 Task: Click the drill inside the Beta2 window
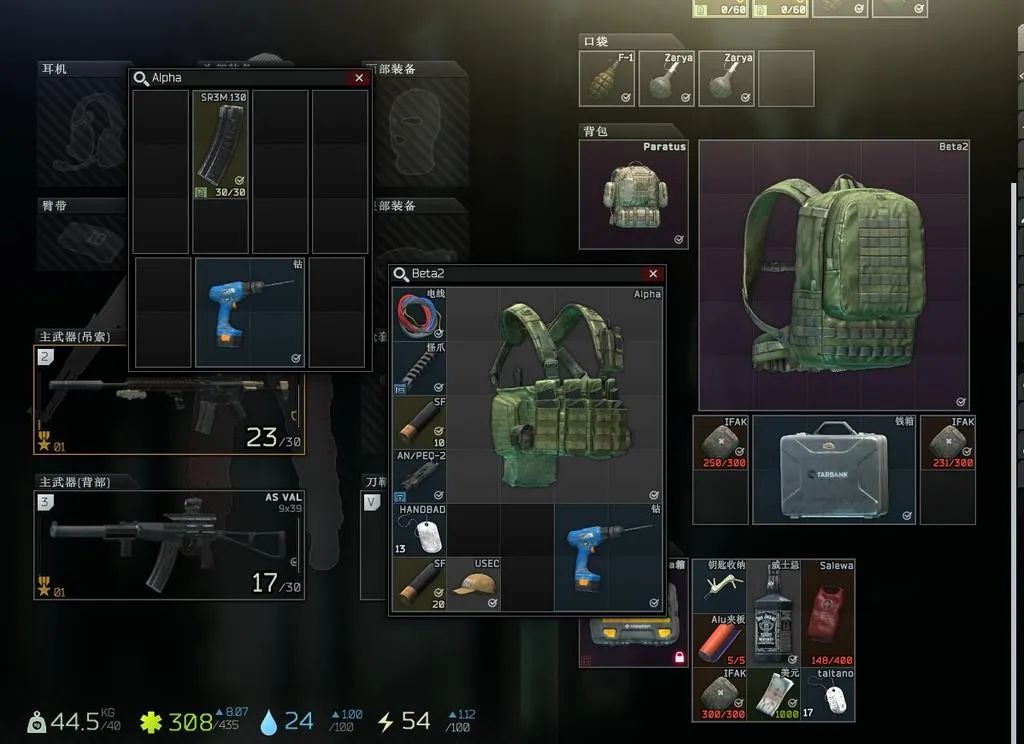click(608, 556)
